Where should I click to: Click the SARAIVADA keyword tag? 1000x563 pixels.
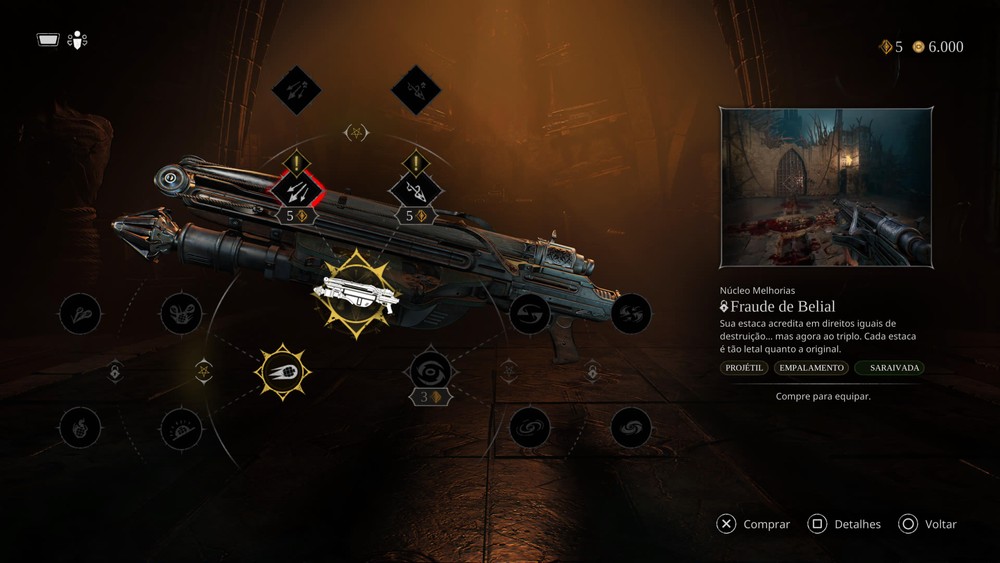(x=890, y=368)
